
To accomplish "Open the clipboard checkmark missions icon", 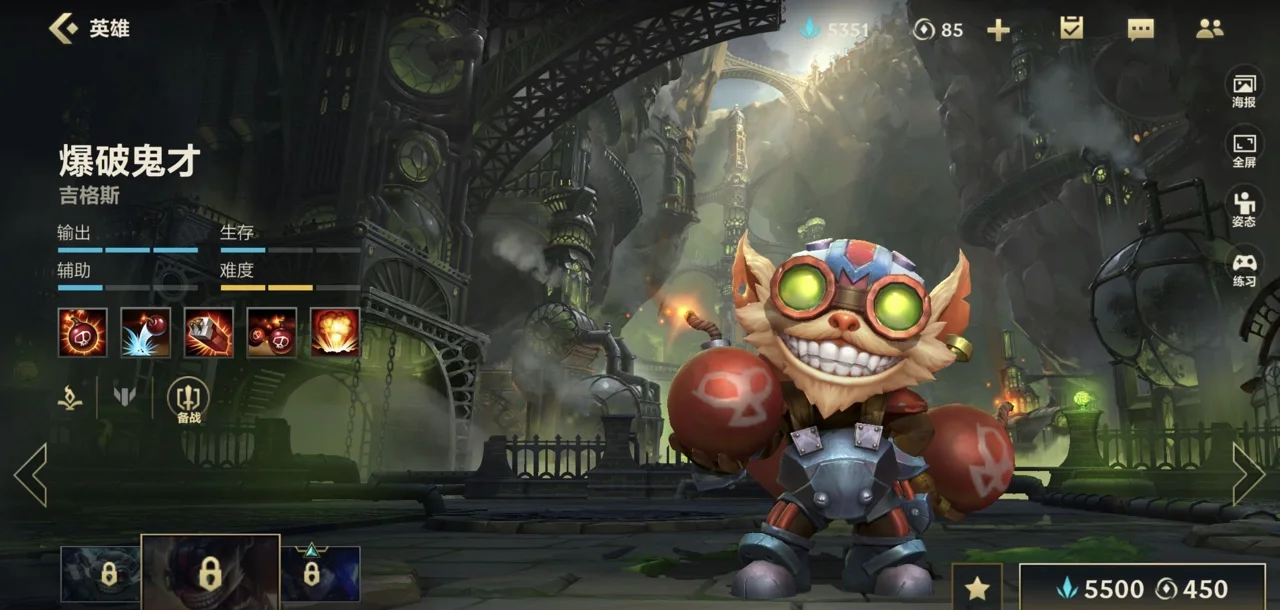I will [x=1072, y=28].
